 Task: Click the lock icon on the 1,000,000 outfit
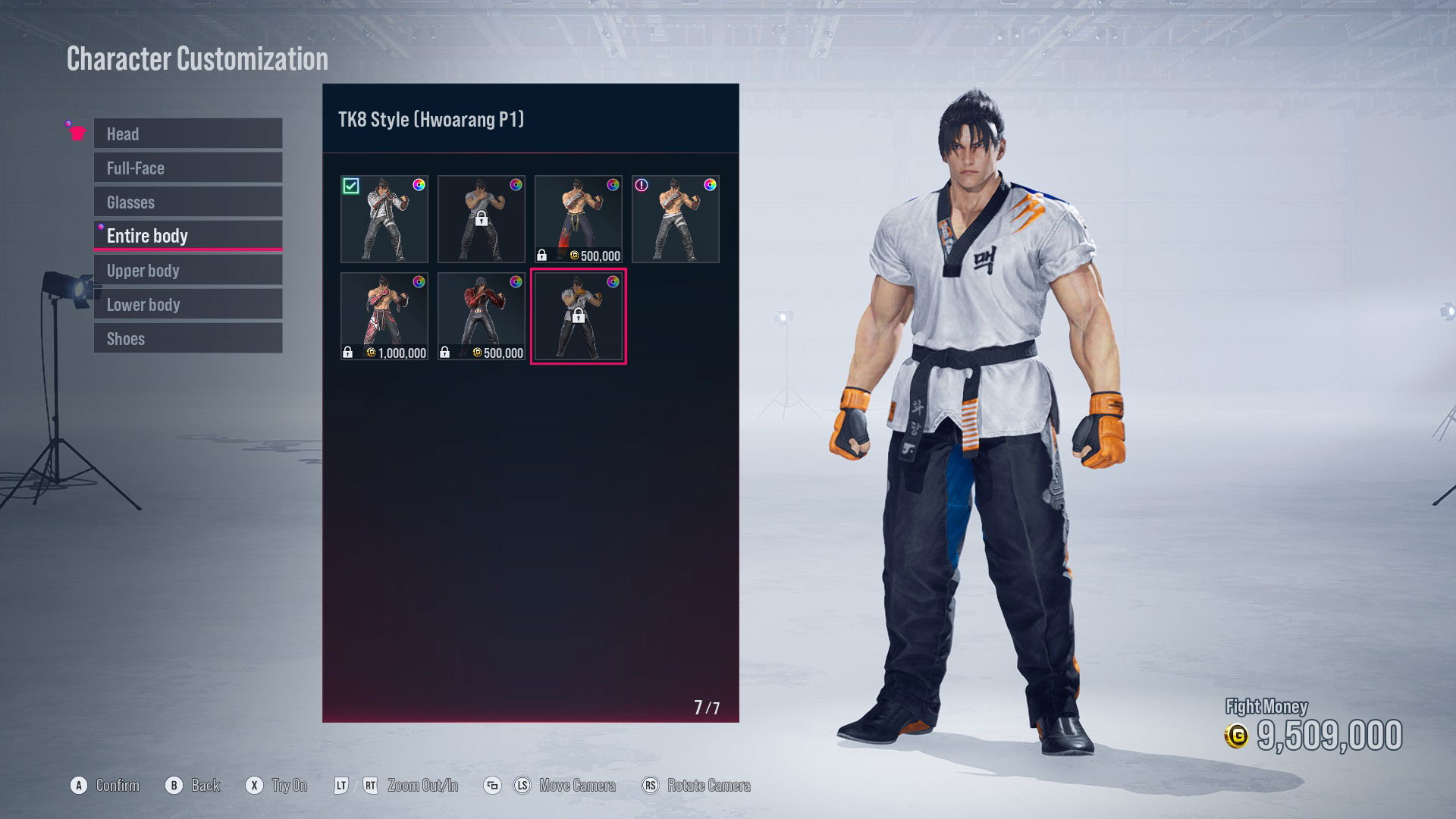tap(347, 352)
